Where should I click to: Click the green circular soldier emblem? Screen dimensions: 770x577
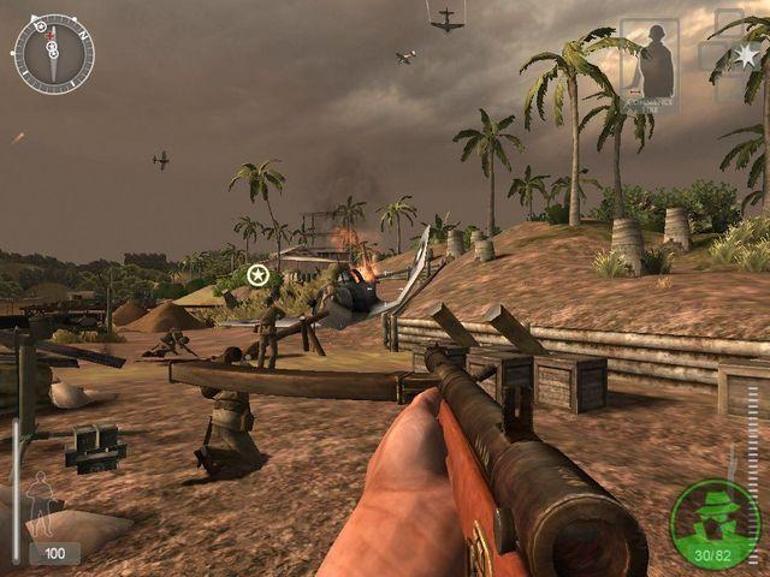pos(715,524)
